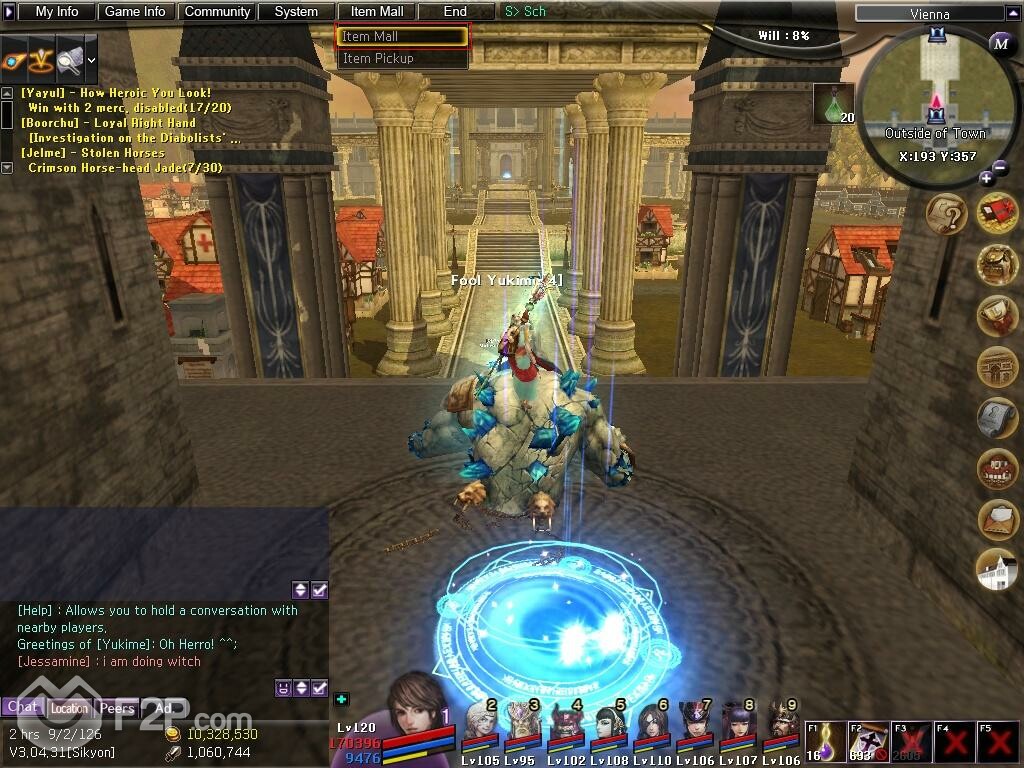
Task: Use the green potion quick slot
Action: click(833, 104)
